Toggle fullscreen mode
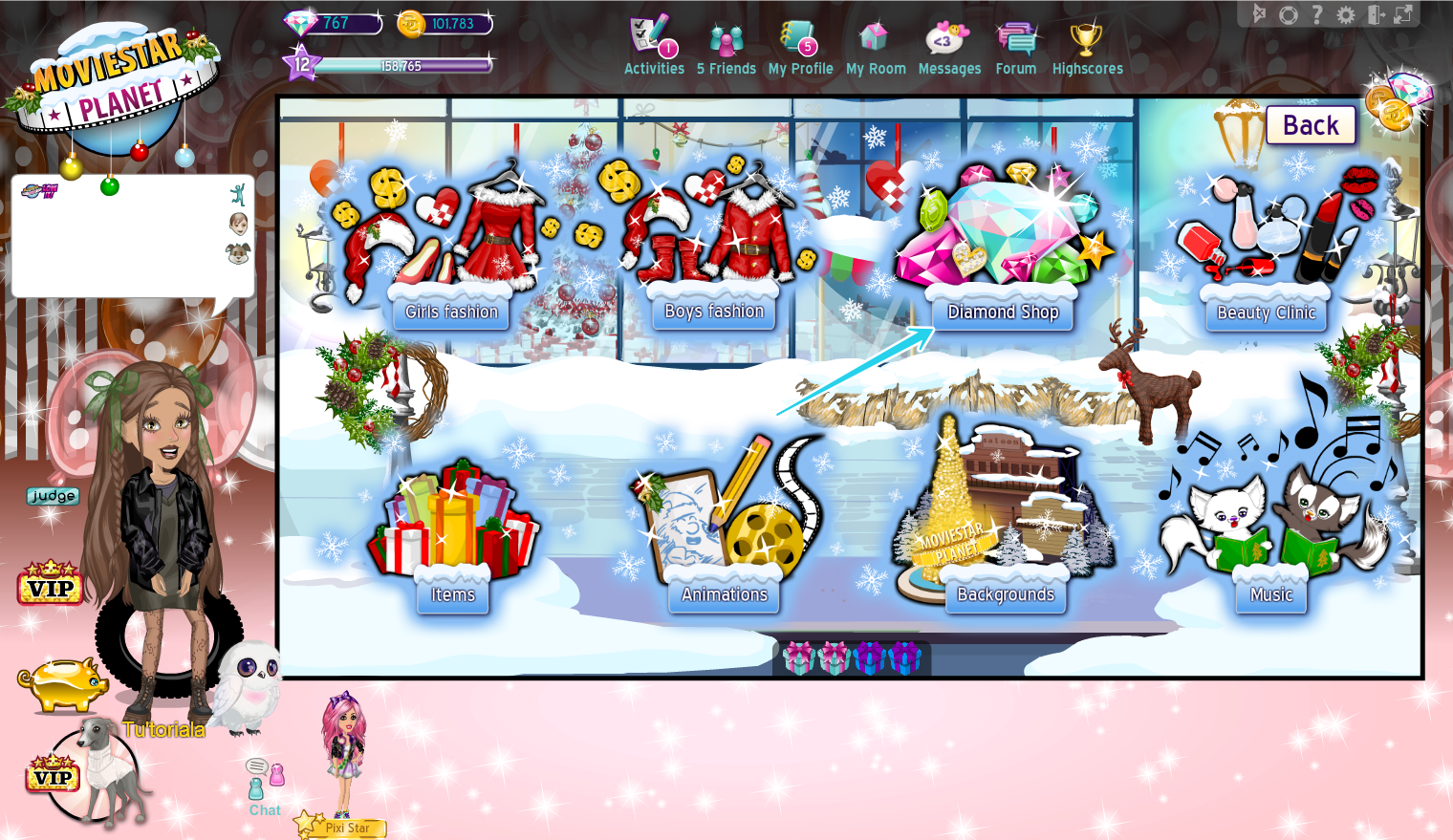The height and width of the screenshot is (840, 1453). coord(1401,13)
